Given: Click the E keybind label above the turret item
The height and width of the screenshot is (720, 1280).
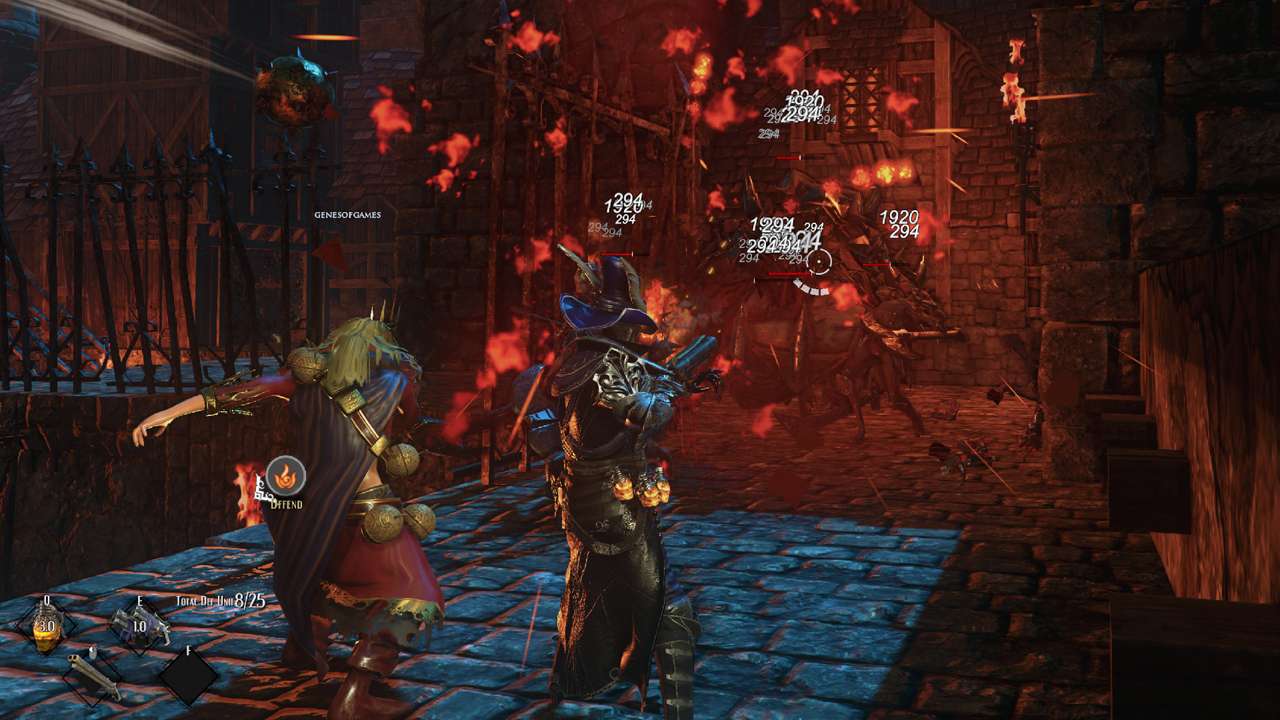Looking at the screenshot, I should (140, 601).
